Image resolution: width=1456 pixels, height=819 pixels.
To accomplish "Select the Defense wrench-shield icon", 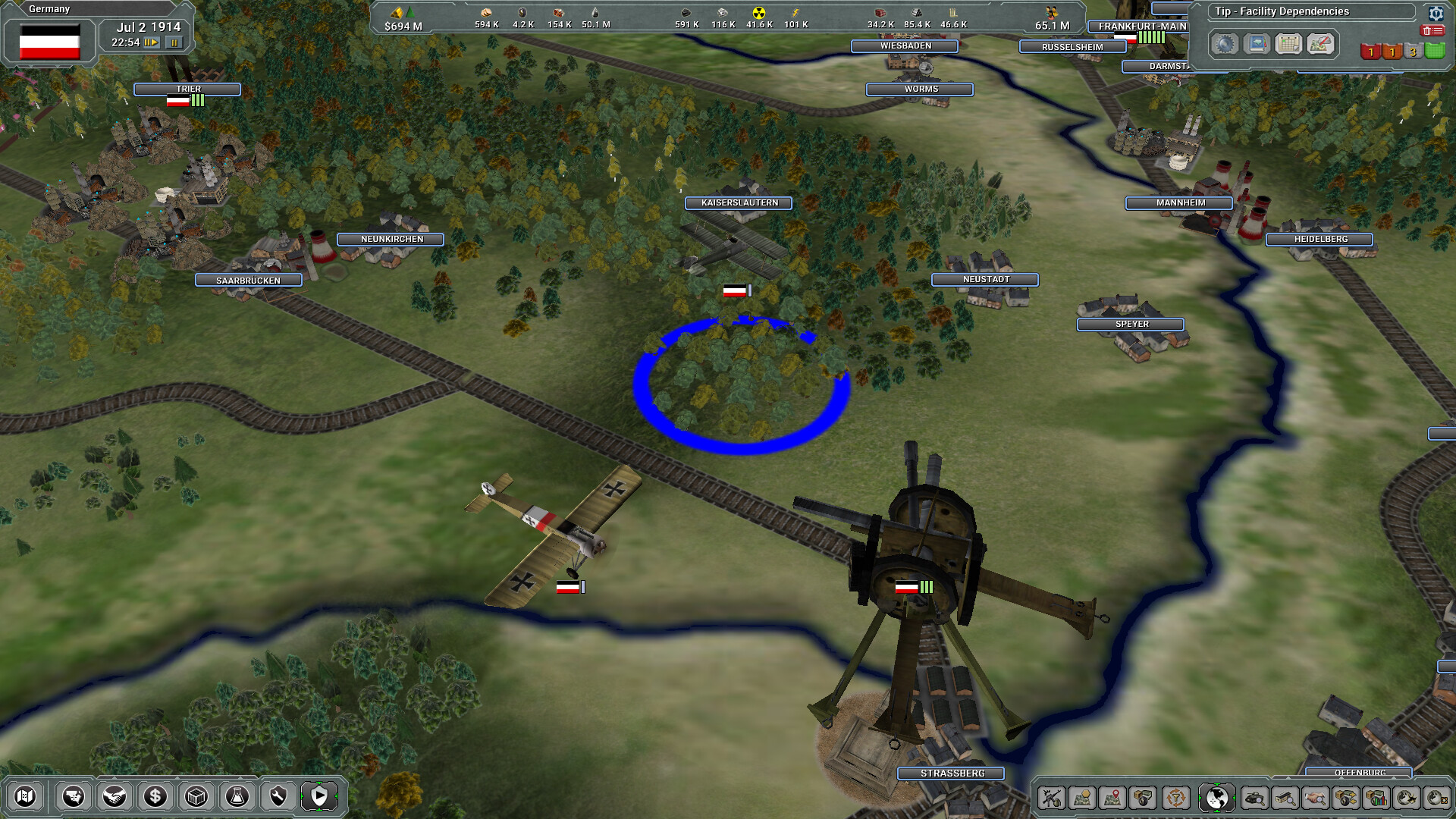I will tap(278, 796).
